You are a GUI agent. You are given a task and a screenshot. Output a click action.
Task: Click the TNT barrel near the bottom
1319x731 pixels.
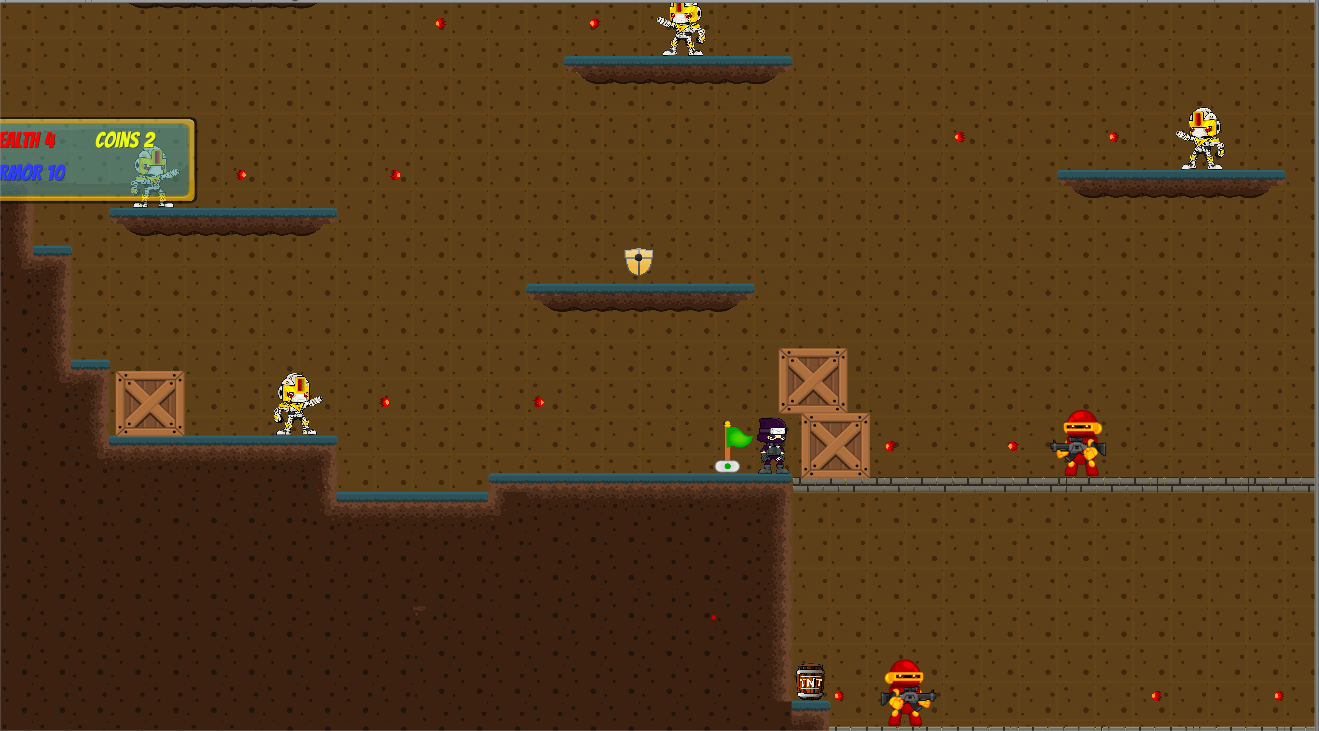[x=811, y=682]
